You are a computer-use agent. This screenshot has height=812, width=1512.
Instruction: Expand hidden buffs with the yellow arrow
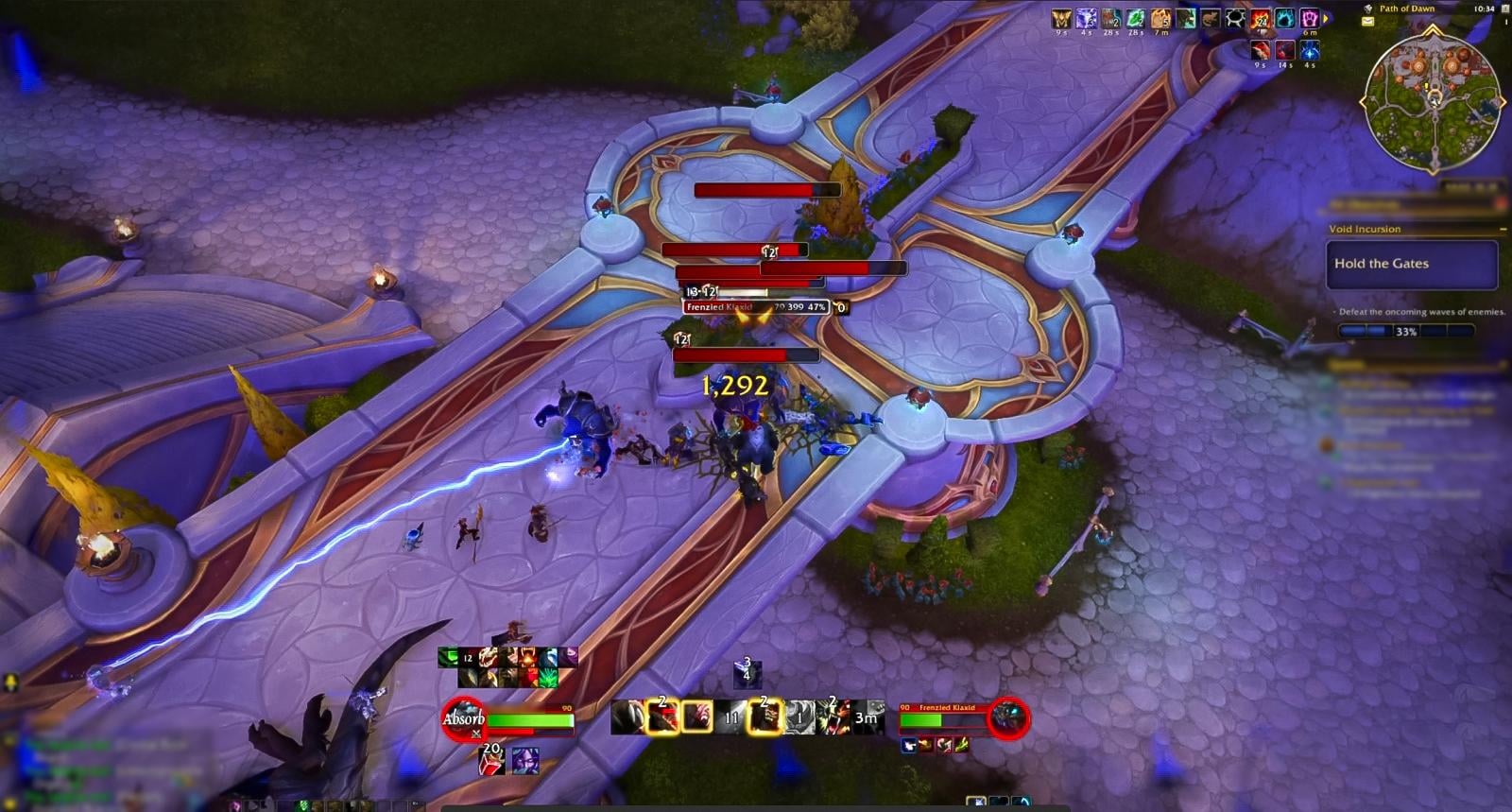point(1325,18)
